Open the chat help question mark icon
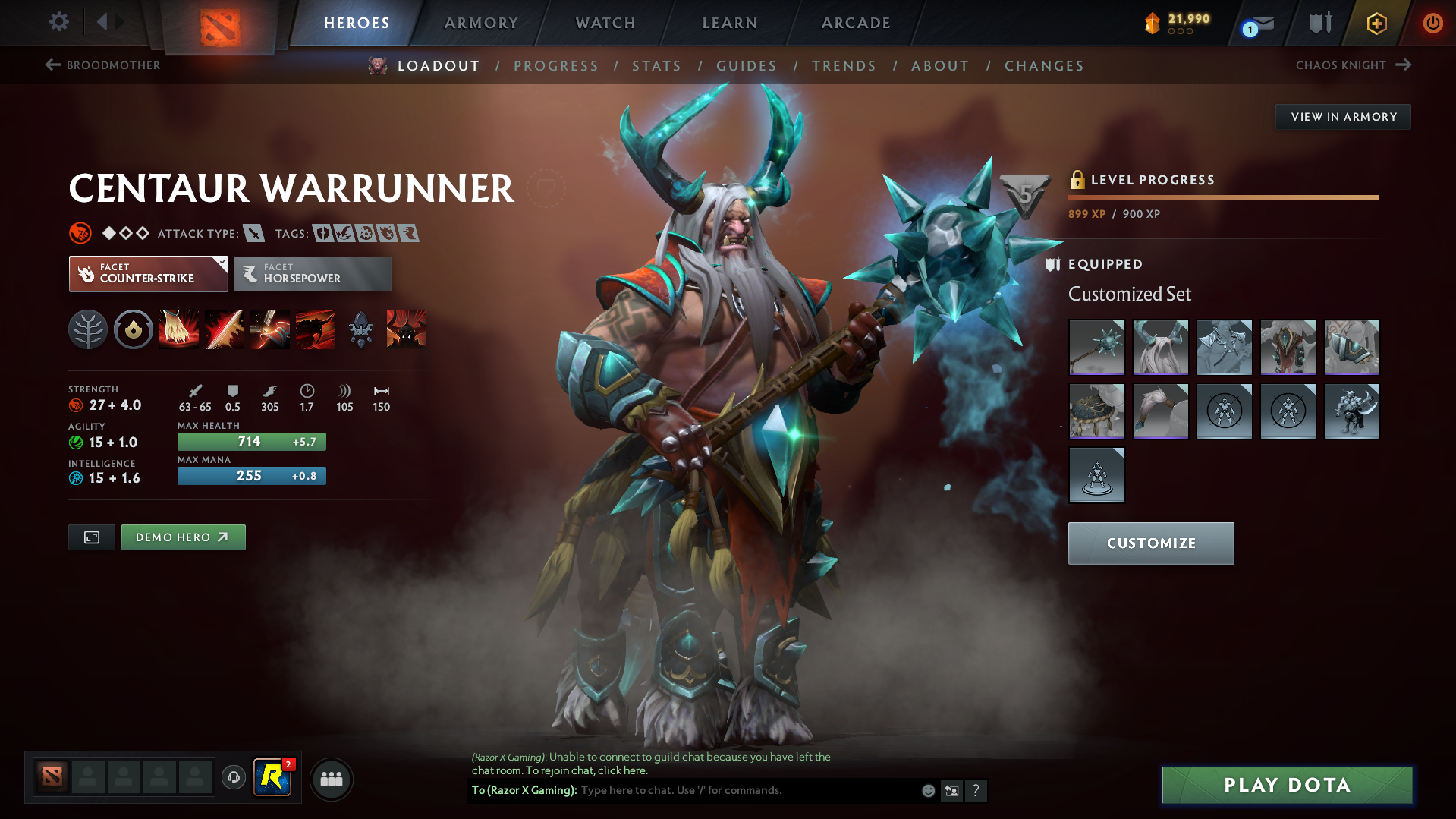 click(976, 790)
